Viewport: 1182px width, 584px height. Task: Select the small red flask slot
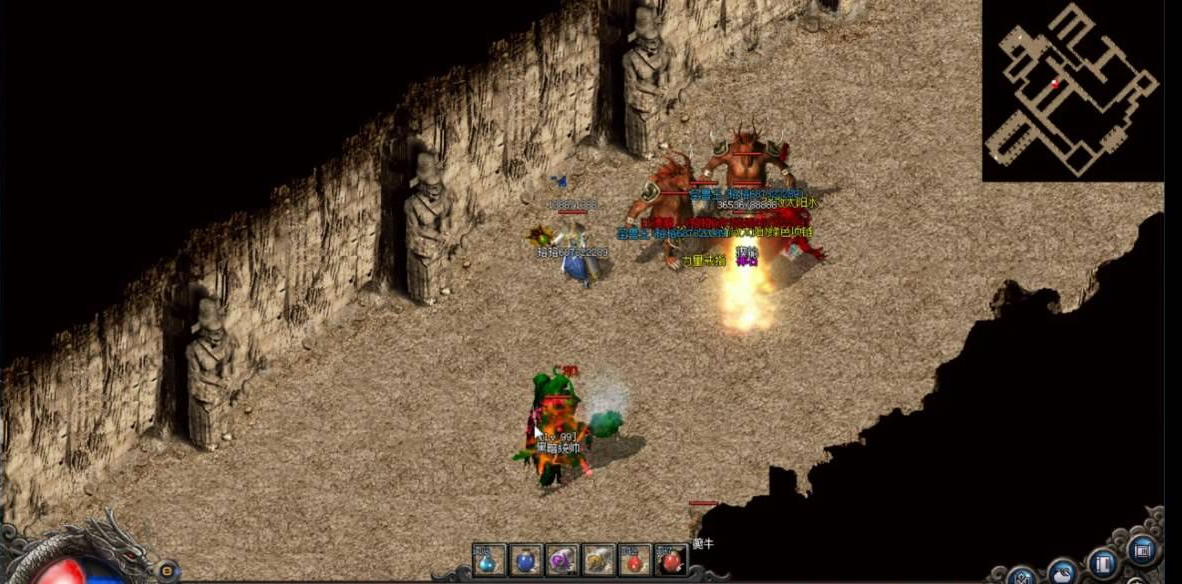click(635, 560)
